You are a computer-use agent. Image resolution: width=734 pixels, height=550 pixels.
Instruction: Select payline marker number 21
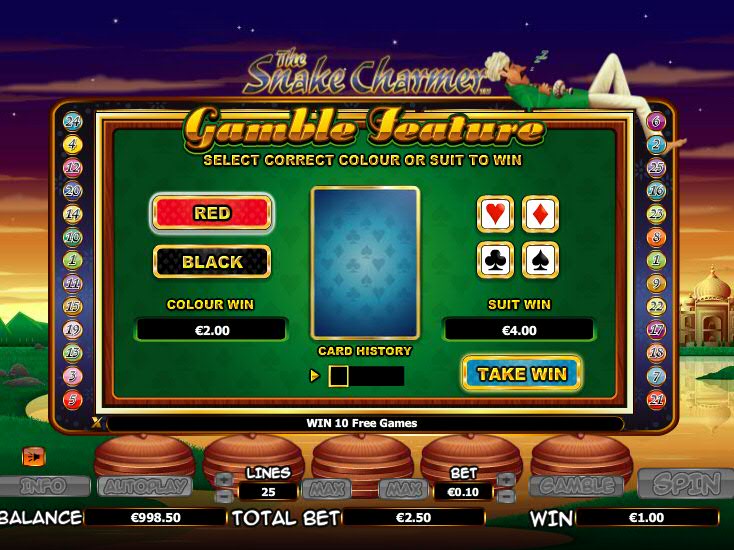(x=656, y=400)
